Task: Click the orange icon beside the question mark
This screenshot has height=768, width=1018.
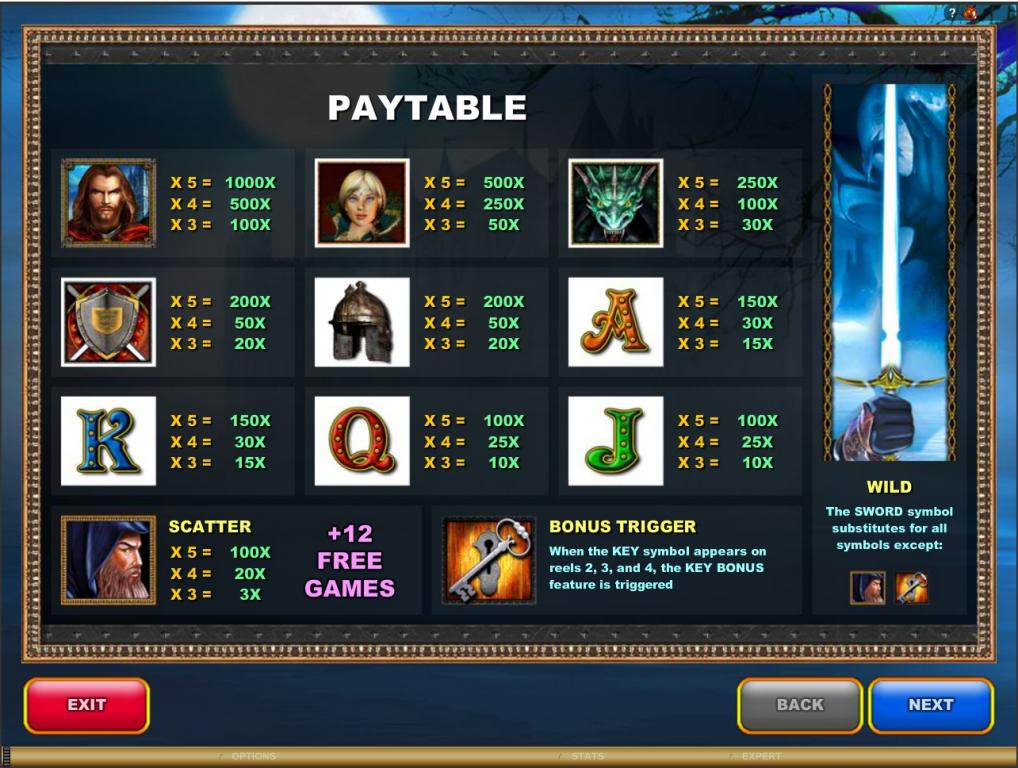Action: point(970,12)
